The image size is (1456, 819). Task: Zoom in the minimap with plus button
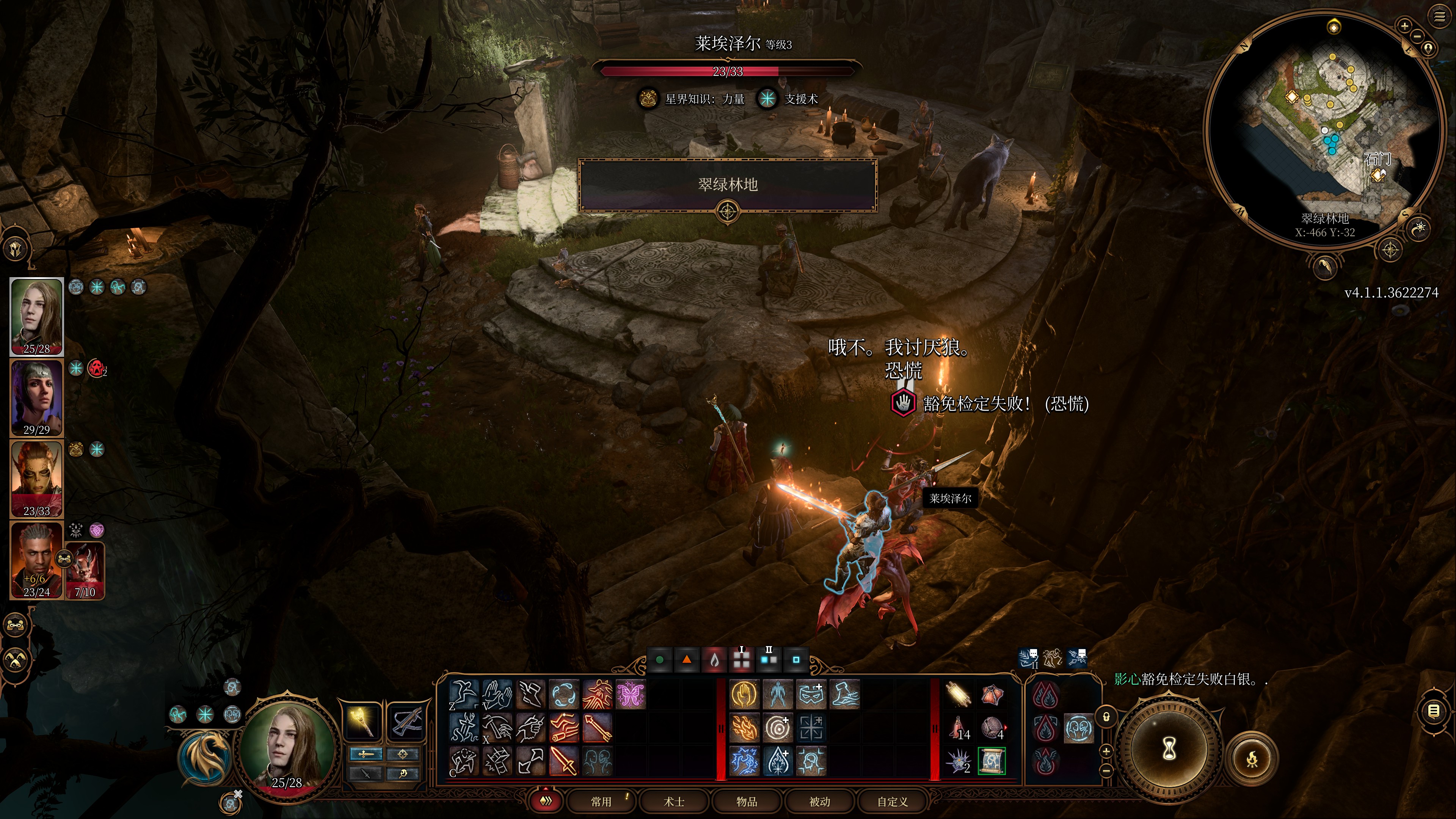(x=1404, y=26)
